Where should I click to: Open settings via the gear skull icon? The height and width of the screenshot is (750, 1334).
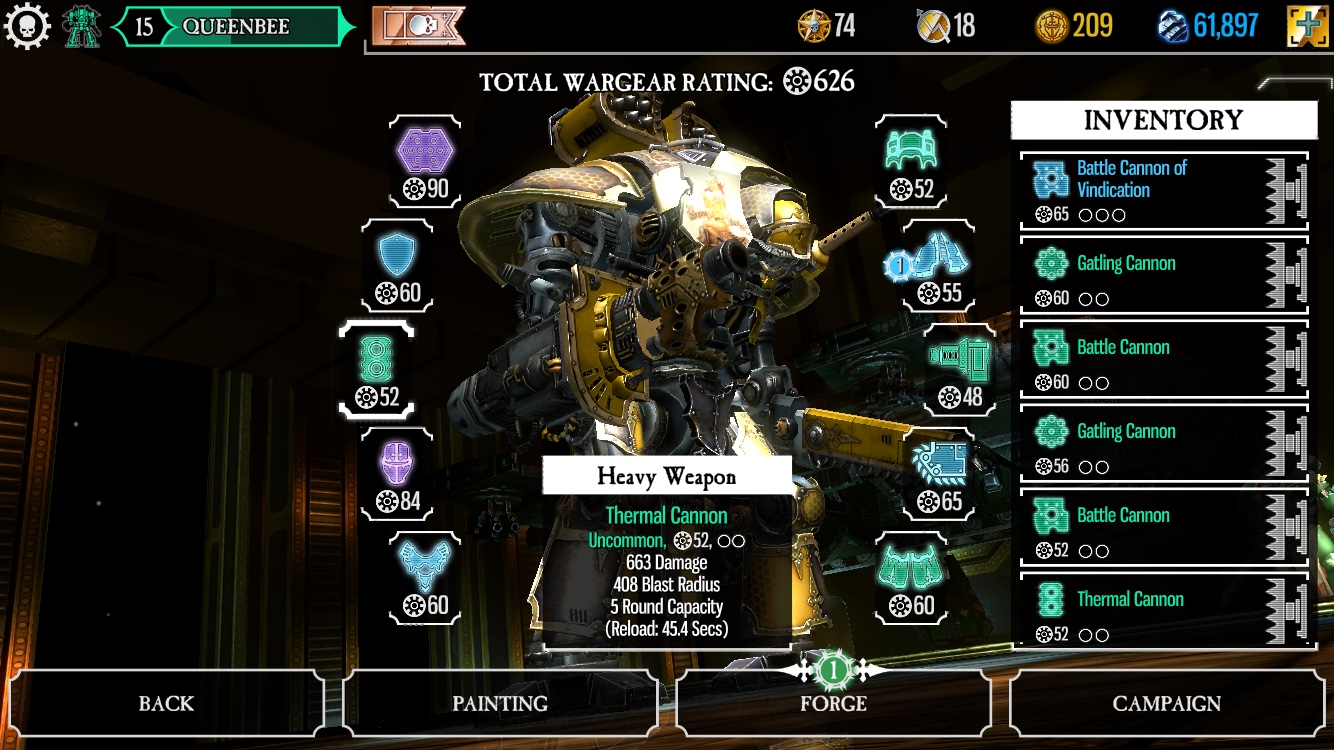click(27, 27)
